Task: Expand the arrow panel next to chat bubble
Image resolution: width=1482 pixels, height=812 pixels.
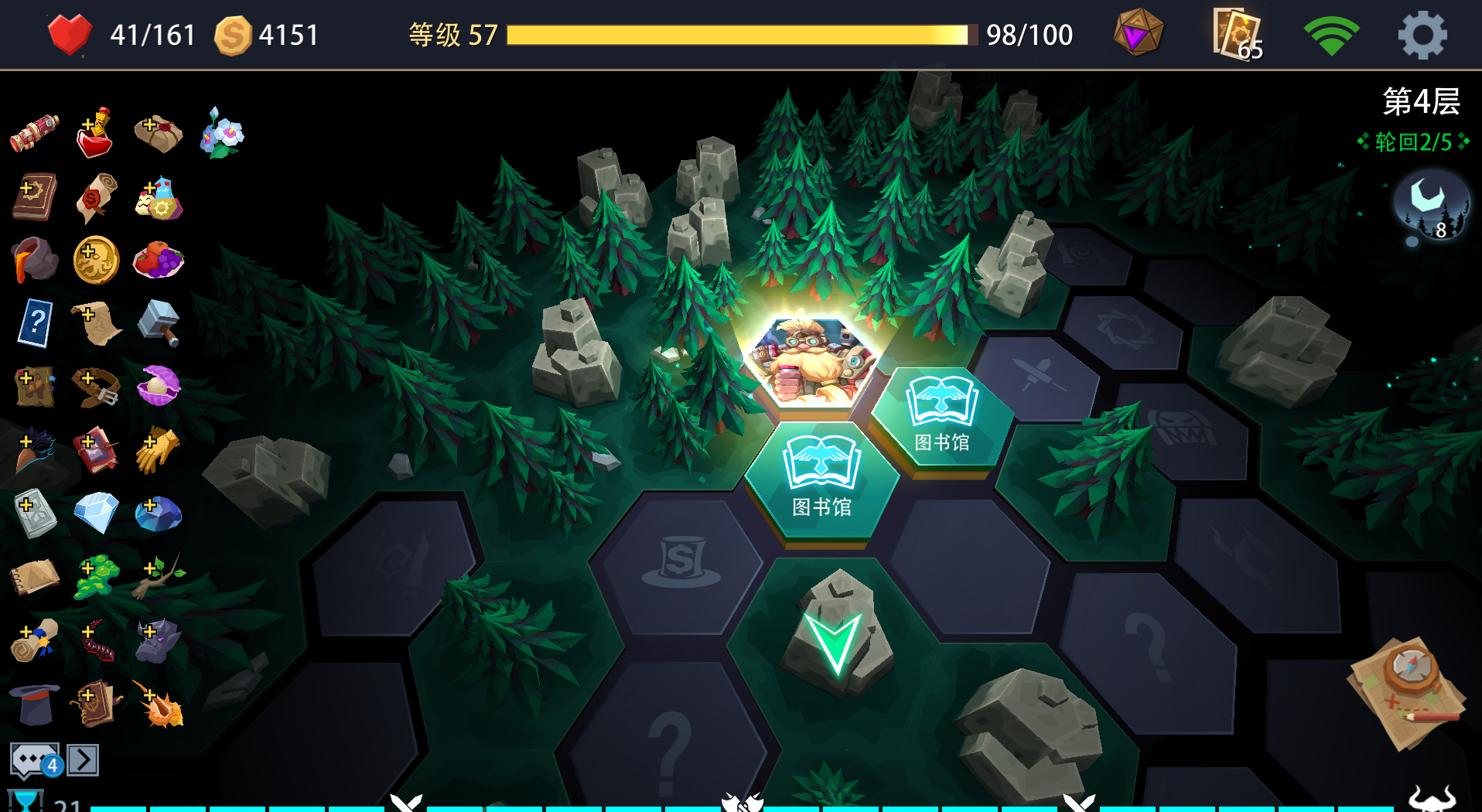Action: point(81,759)
